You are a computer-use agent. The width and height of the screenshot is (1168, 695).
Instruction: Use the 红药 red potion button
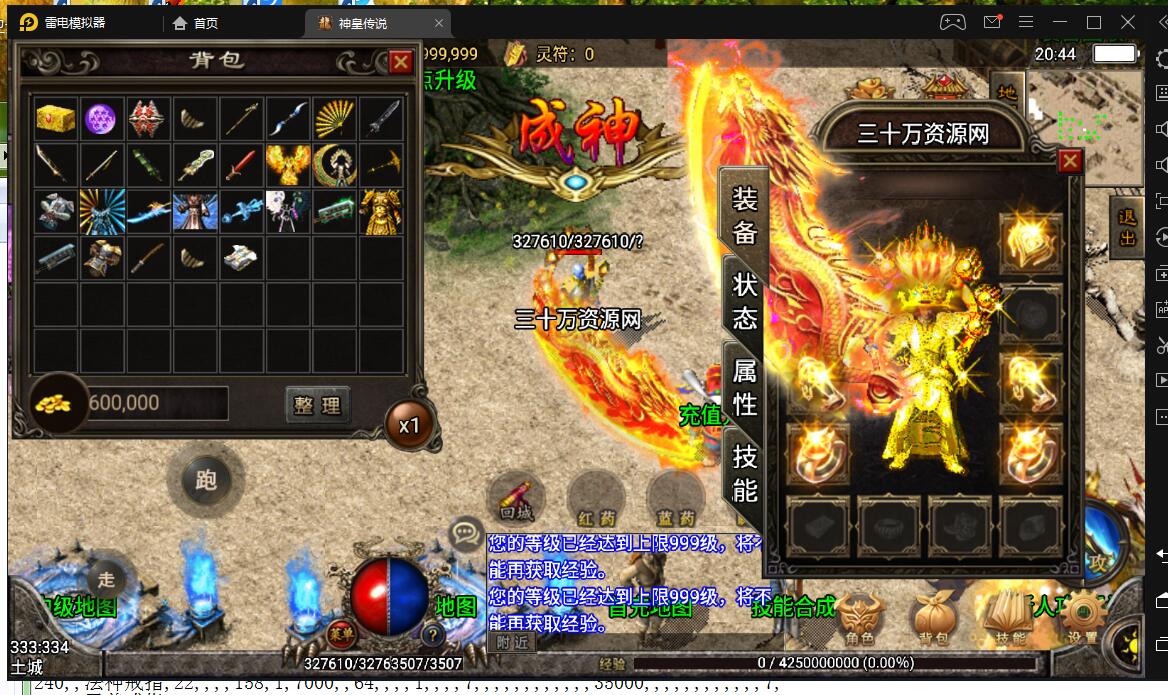click(x=595, y=498)
